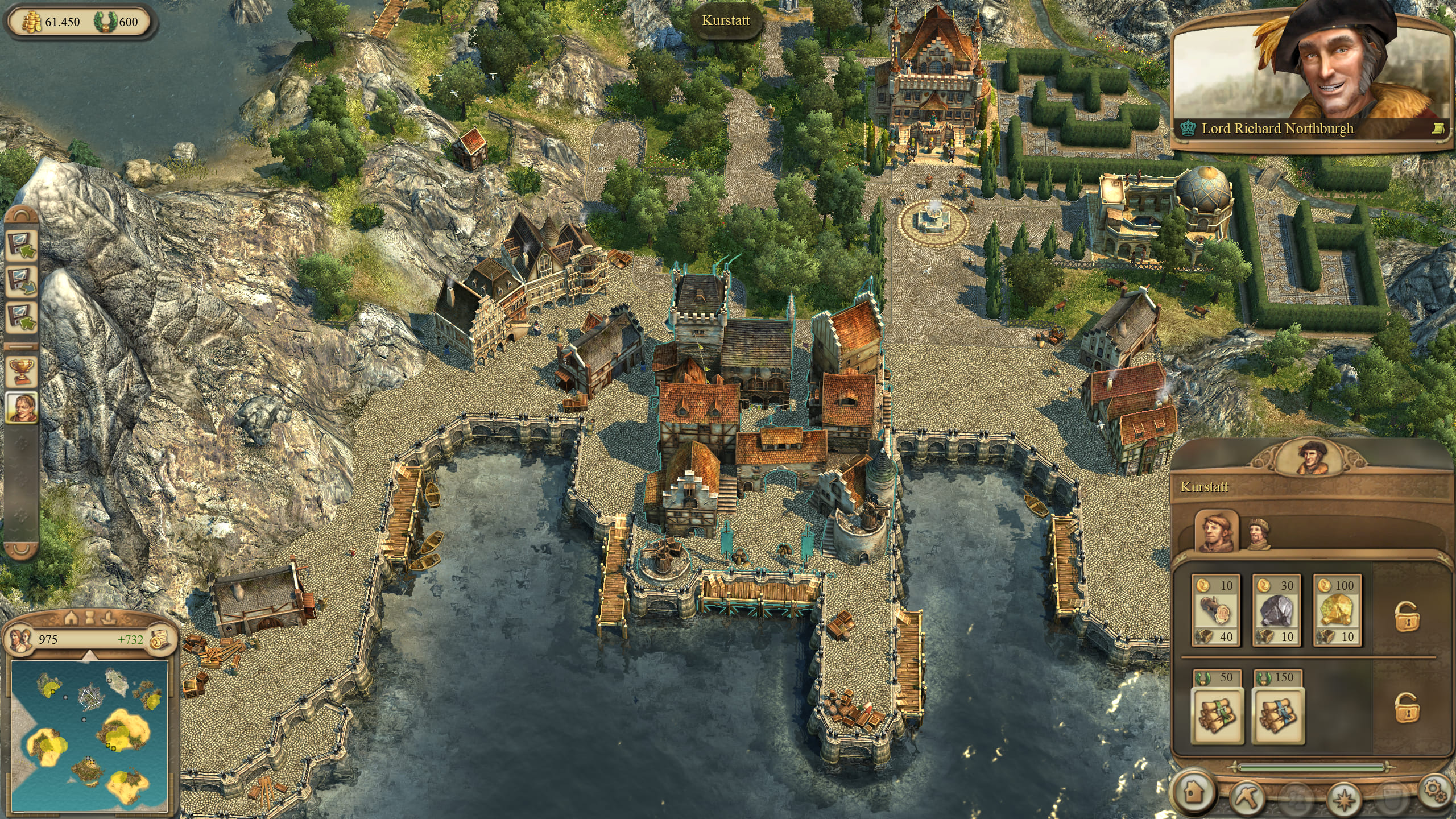Screen dimensions: 1456x819
Task: Buy the wood trade offer
Action: [1215, 610]
